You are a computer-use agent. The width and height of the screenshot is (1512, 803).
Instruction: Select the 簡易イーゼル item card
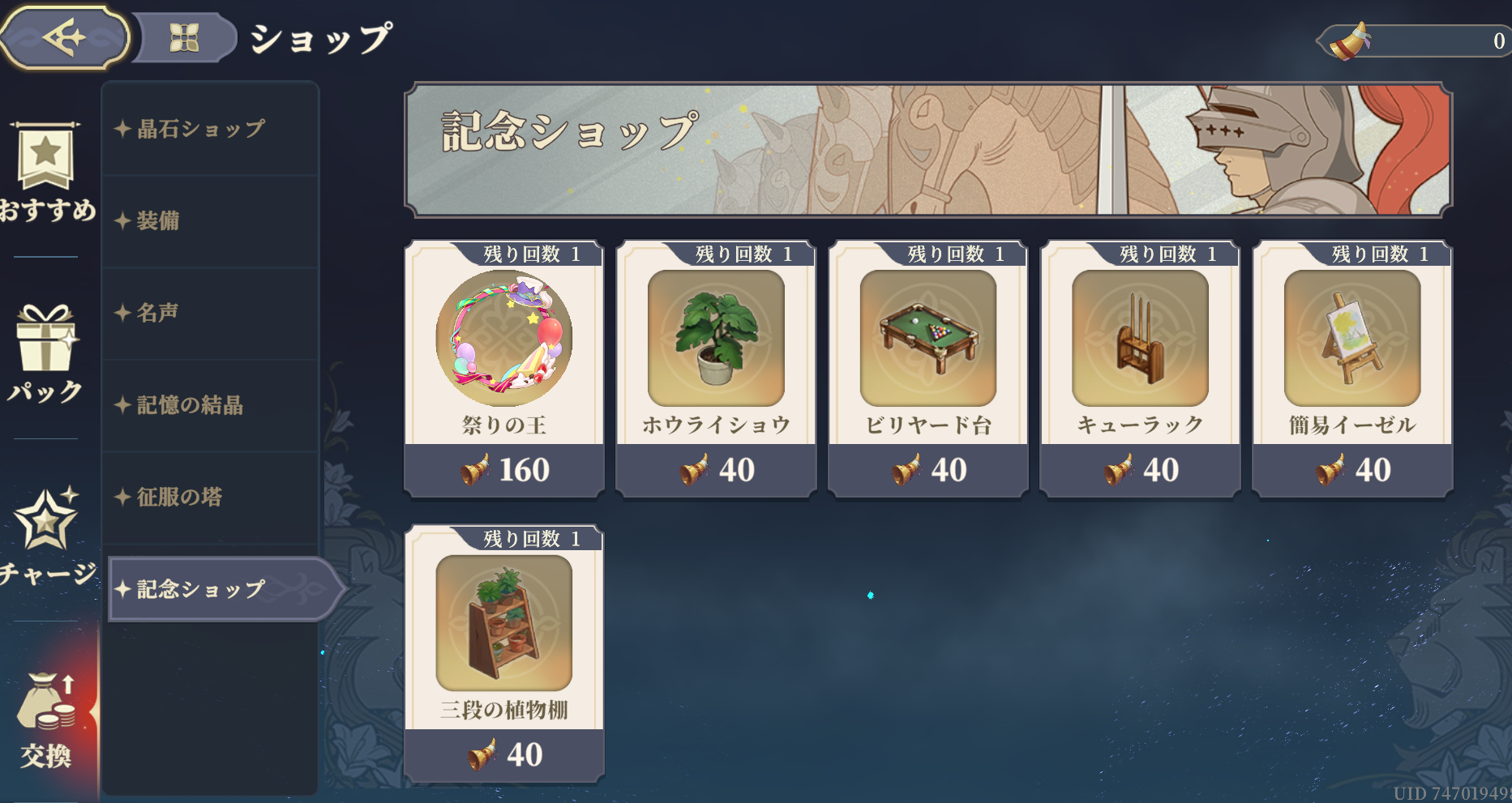pyautogui.click(x=1352, y=369)
